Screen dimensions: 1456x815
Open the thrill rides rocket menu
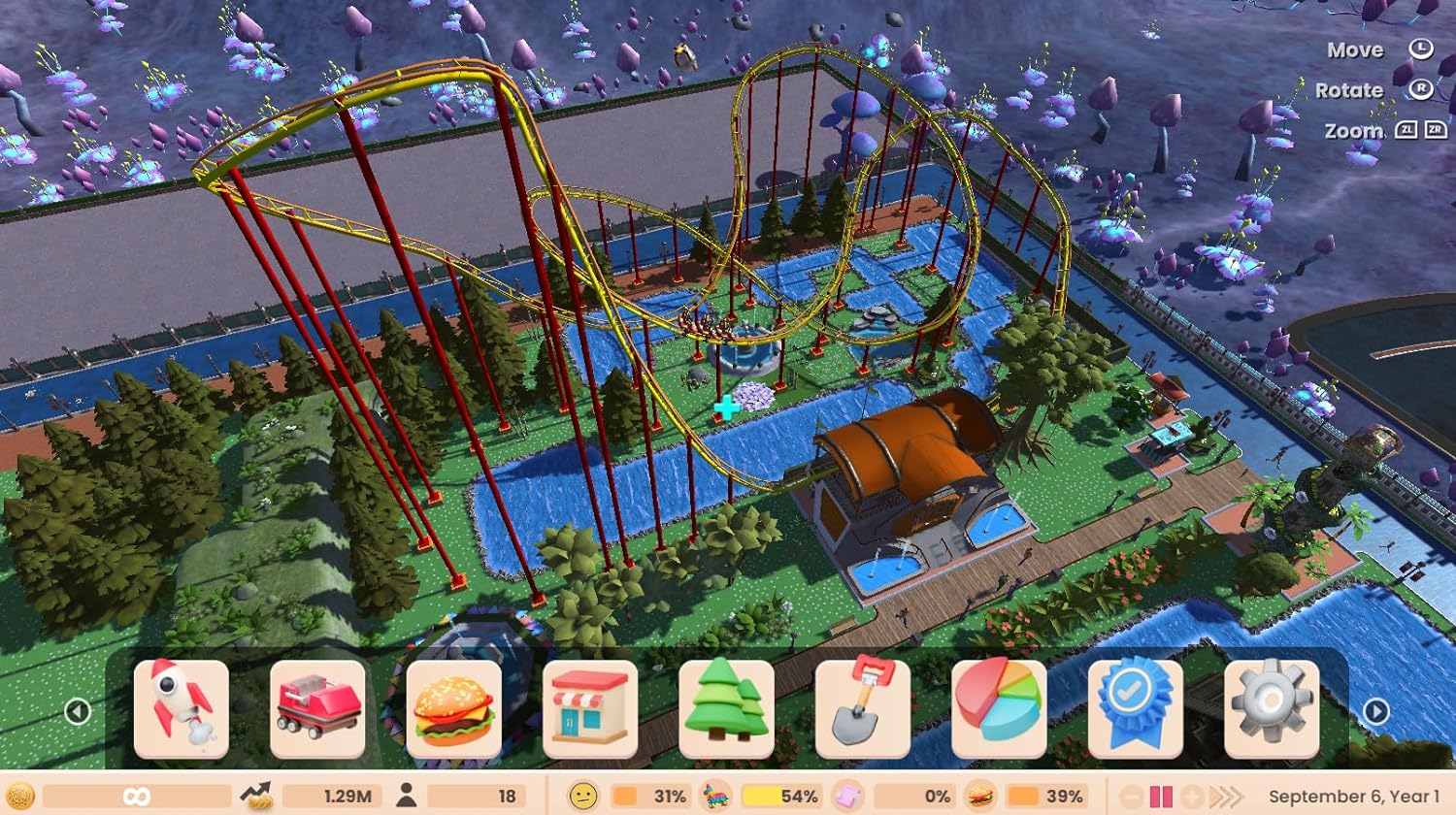pos(181,709)
